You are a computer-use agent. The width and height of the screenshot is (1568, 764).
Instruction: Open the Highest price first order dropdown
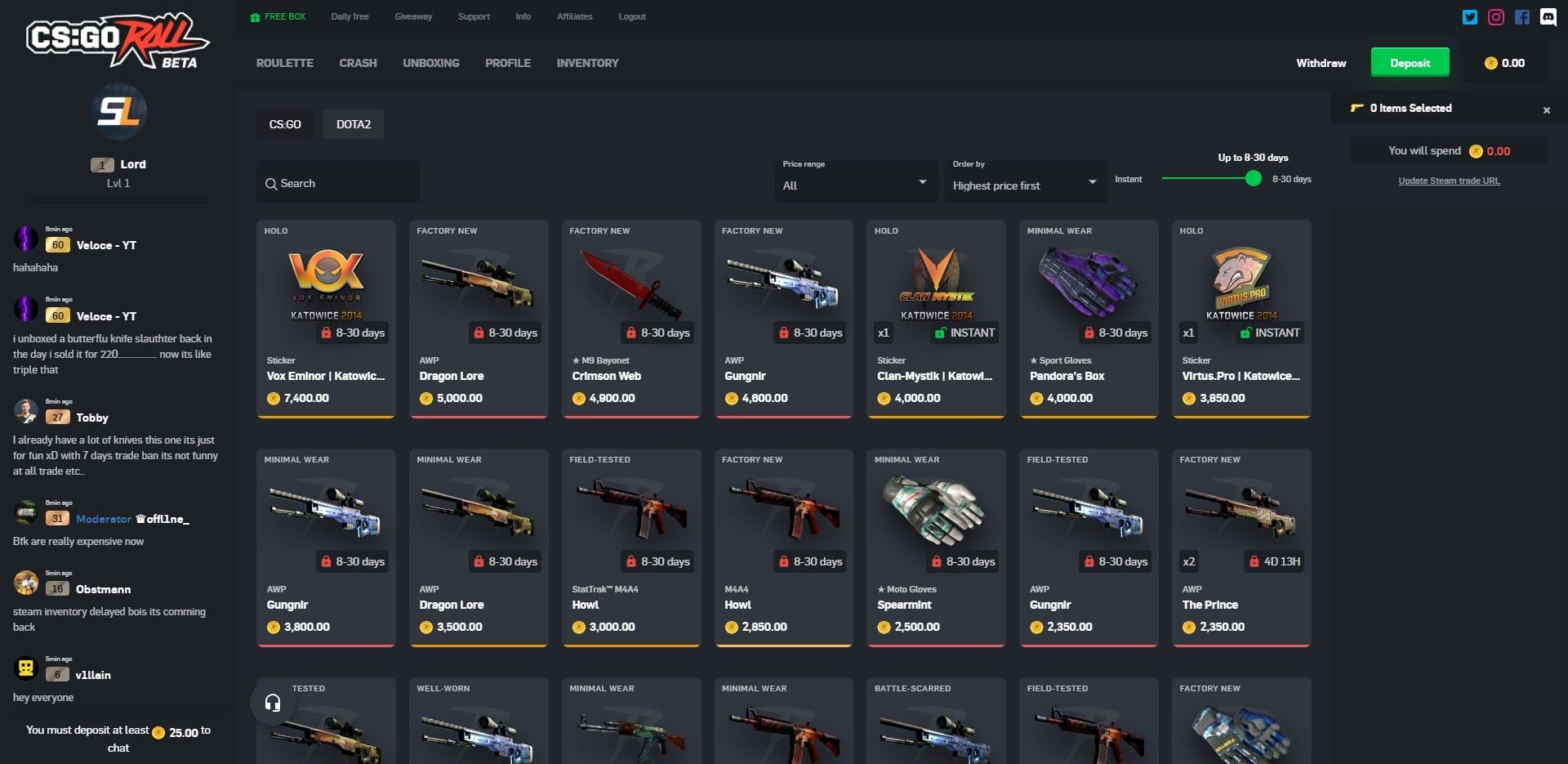tap(1025, 184)
